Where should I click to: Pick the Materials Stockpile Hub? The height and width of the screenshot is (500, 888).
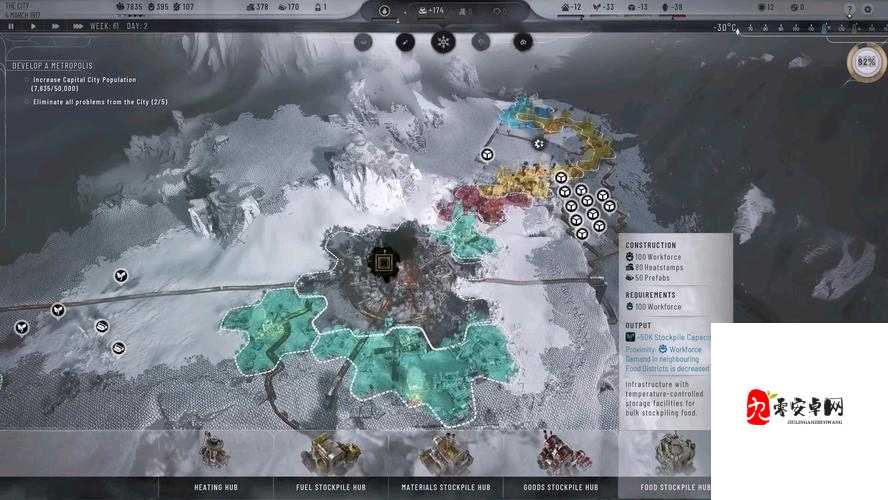pos(445,460)
